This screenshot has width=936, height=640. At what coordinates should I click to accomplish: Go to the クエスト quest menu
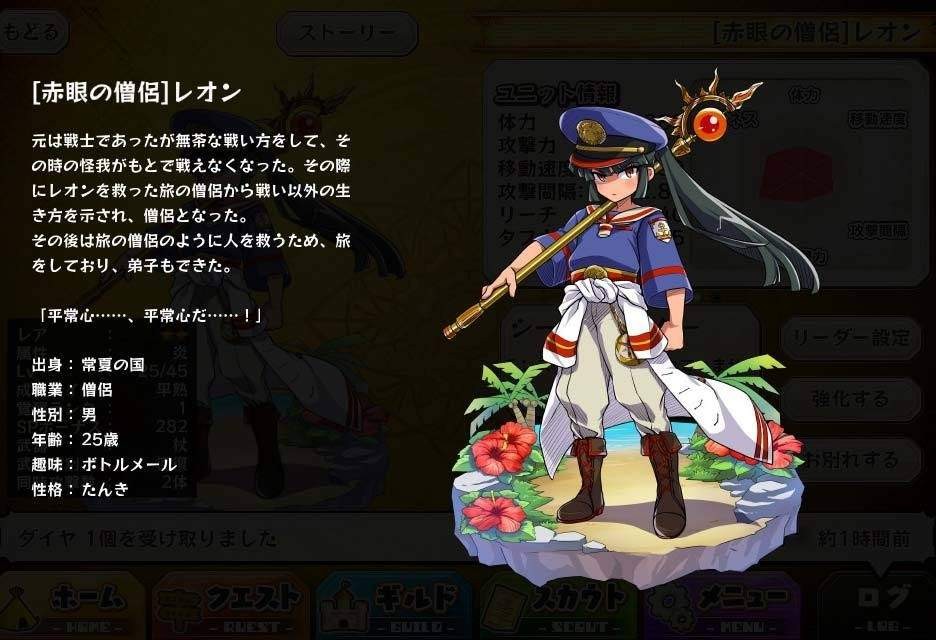pyautogui.click(x=232, y=603)
